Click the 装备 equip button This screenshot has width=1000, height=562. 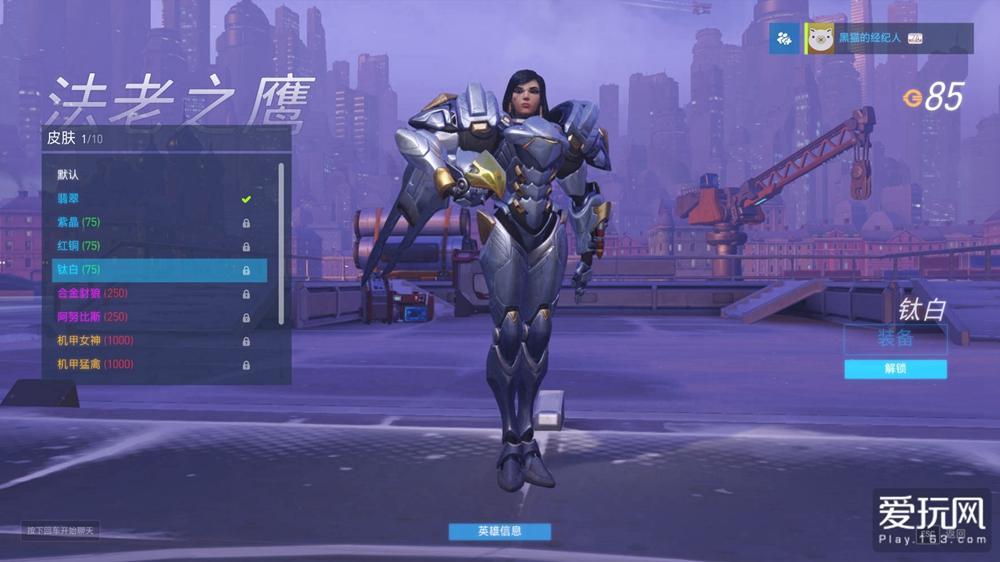(x=895, y=339)
